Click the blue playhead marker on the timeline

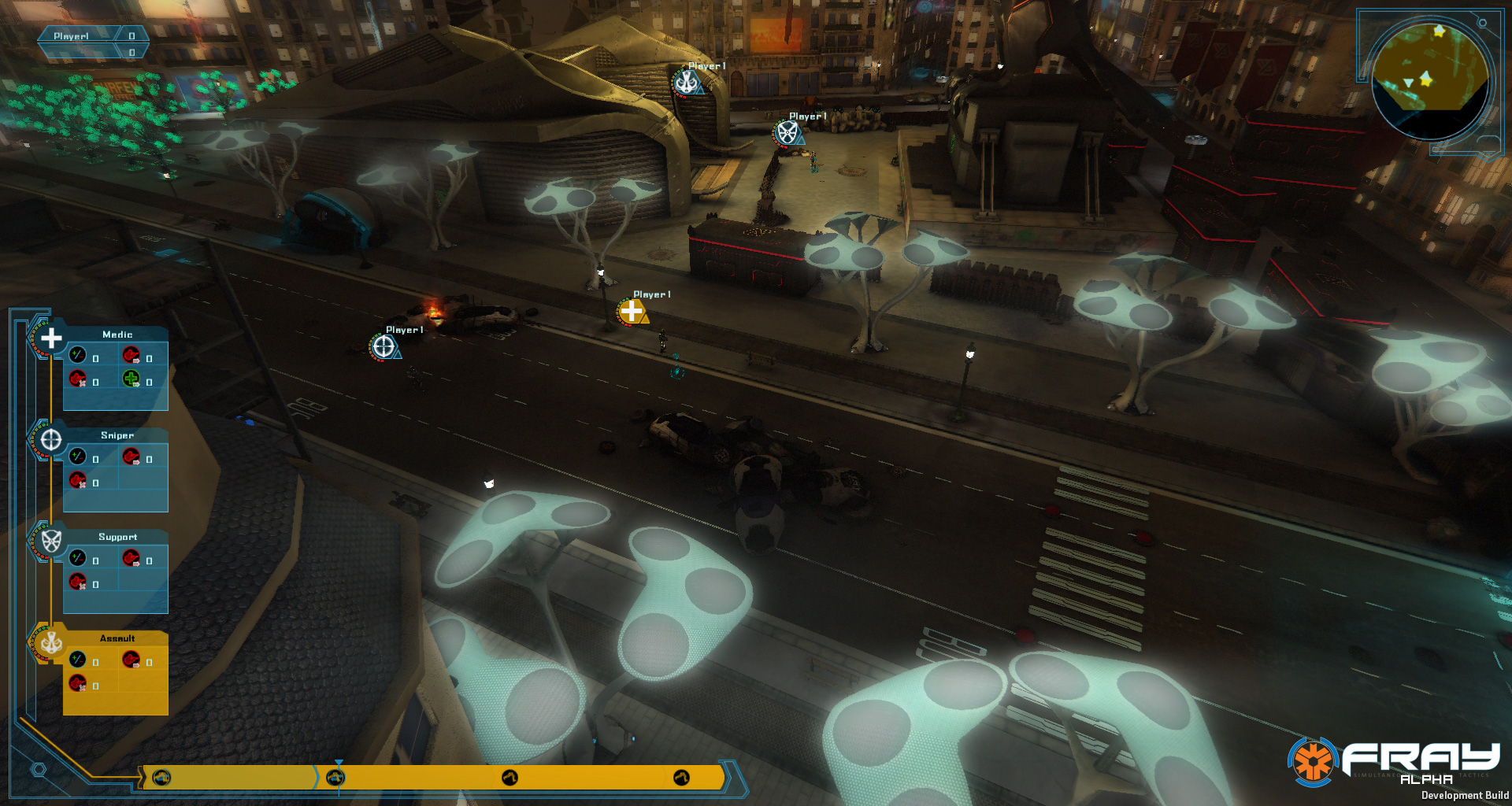tap(339, 764)
